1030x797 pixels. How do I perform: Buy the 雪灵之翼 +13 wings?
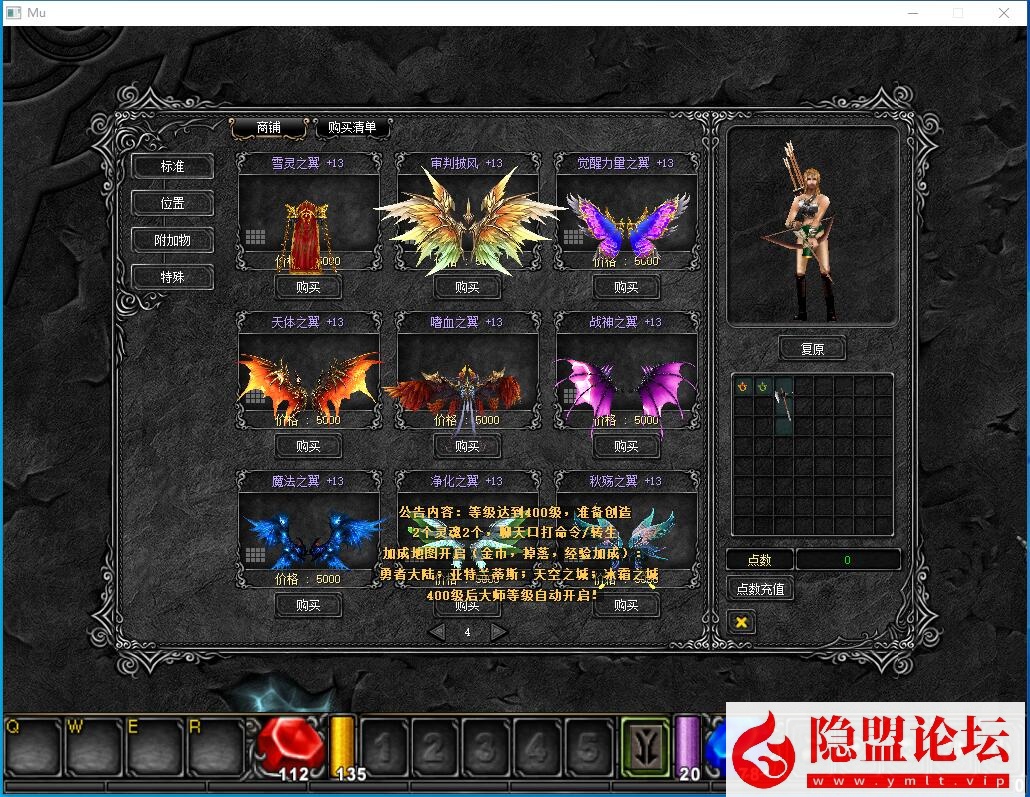(308, 287)
